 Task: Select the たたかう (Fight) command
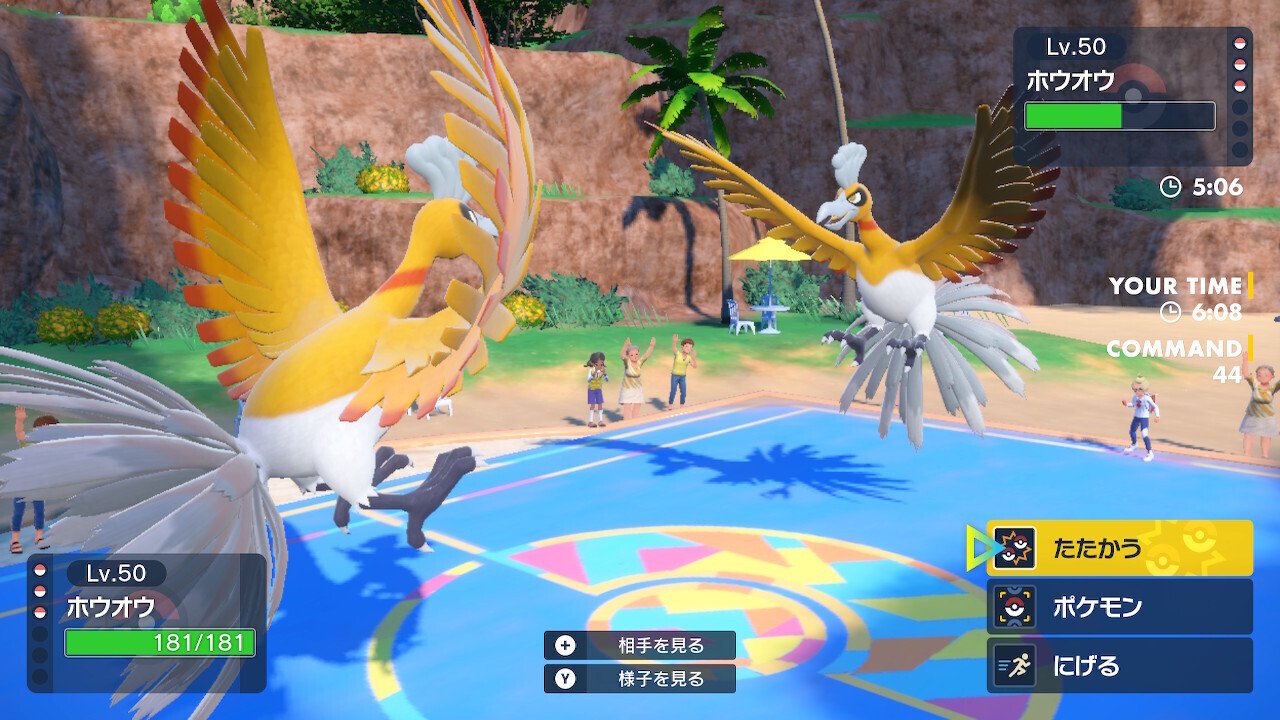coord(1119,548)
